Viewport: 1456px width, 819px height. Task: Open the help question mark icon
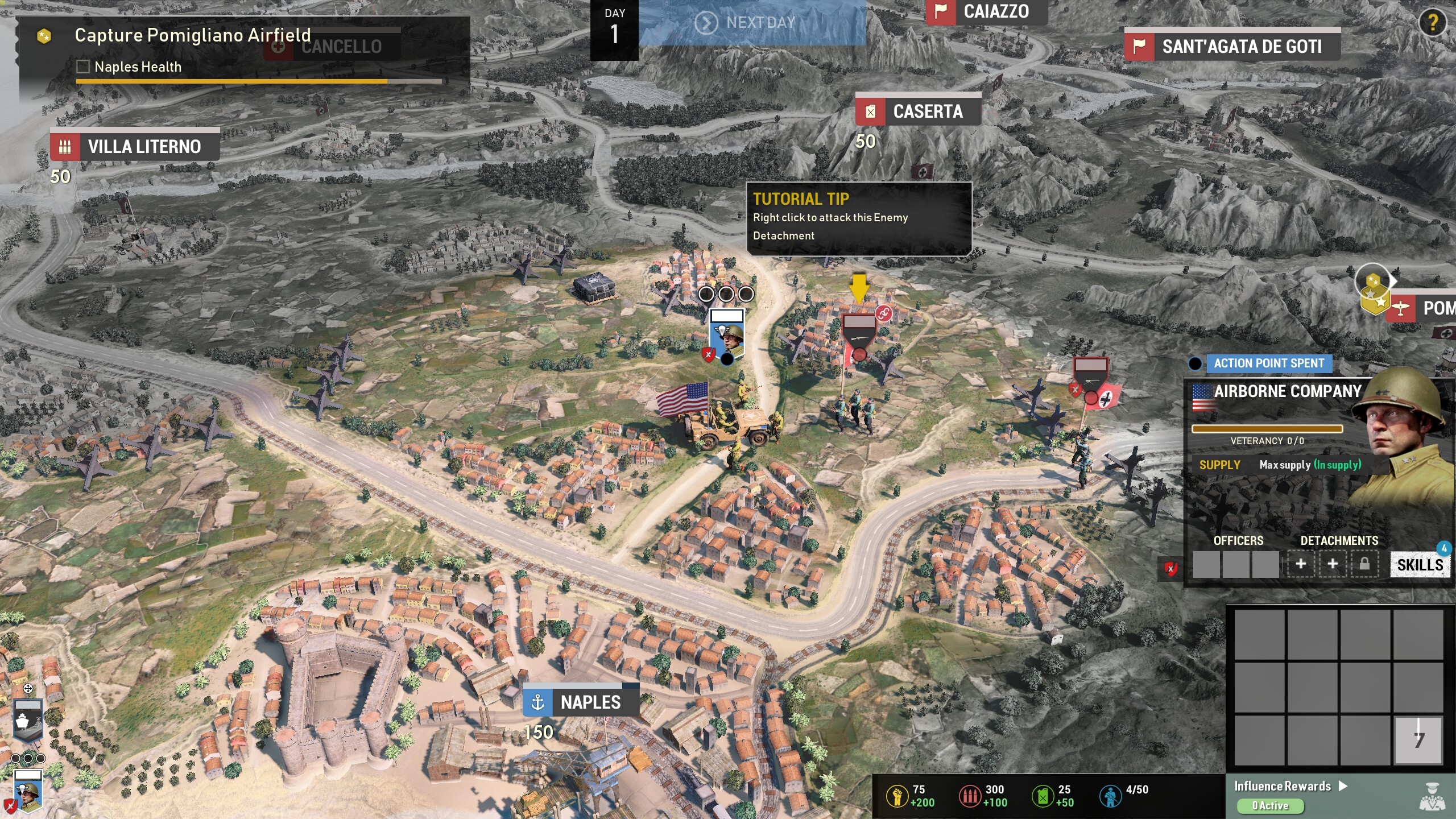pyautogui.click(x=1432, y=23)
